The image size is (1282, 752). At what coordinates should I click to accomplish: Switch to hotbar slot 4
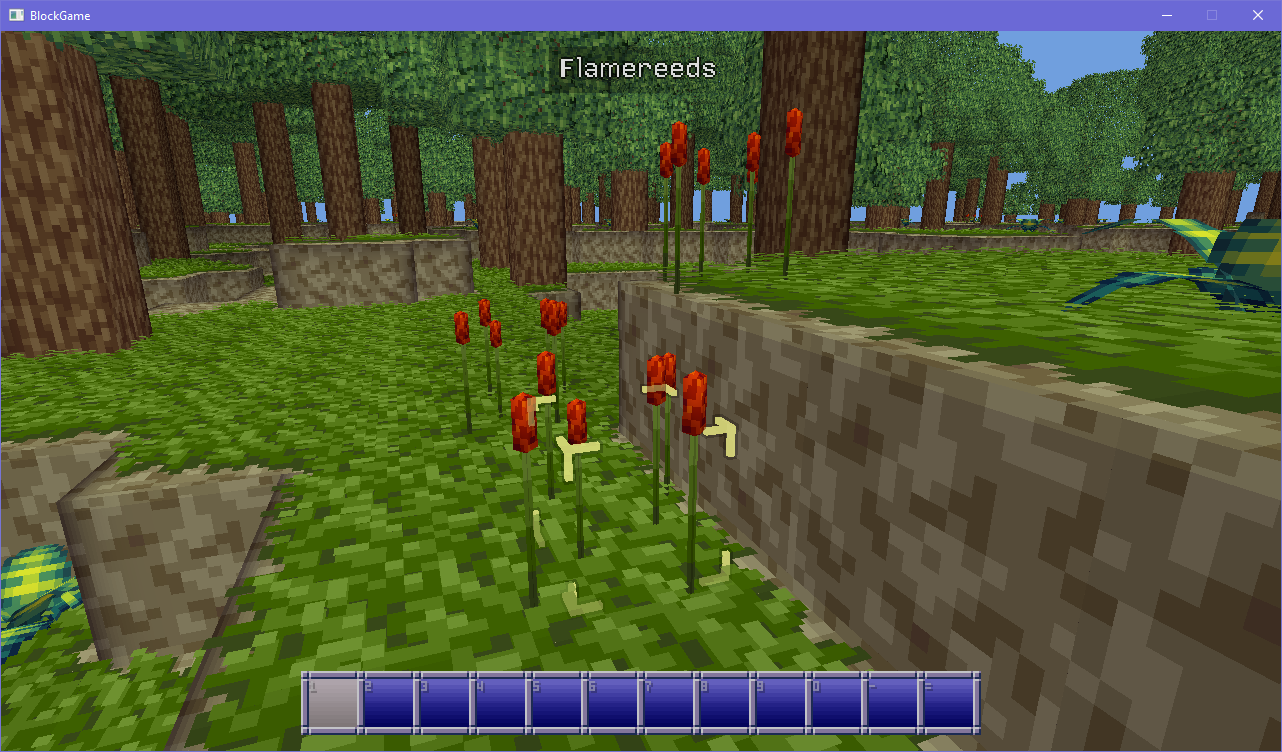(x=500, y=703)
